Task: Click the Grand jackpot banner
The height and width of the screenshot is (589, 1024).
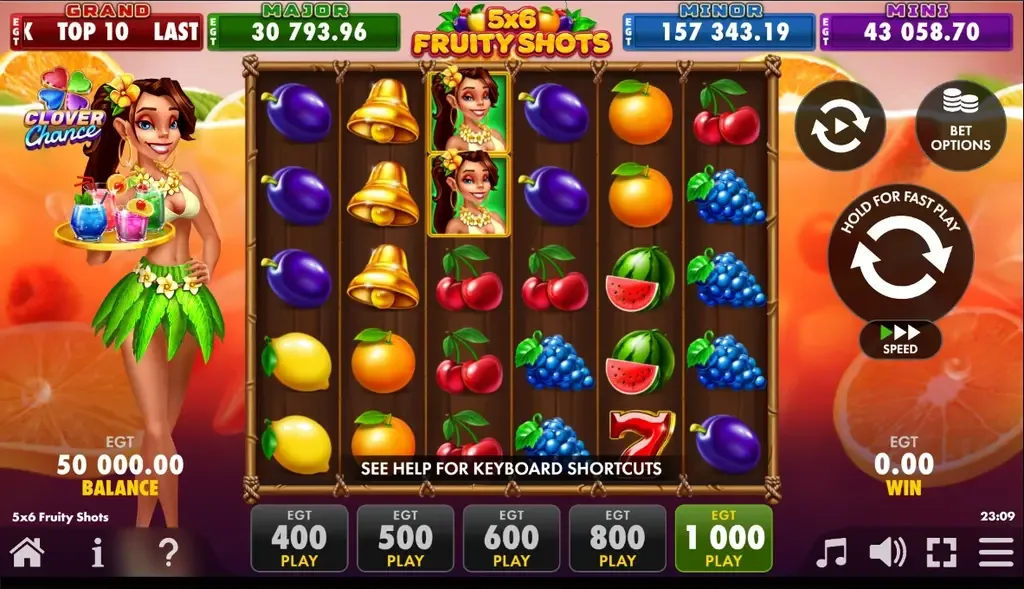Action: (106, 31)
